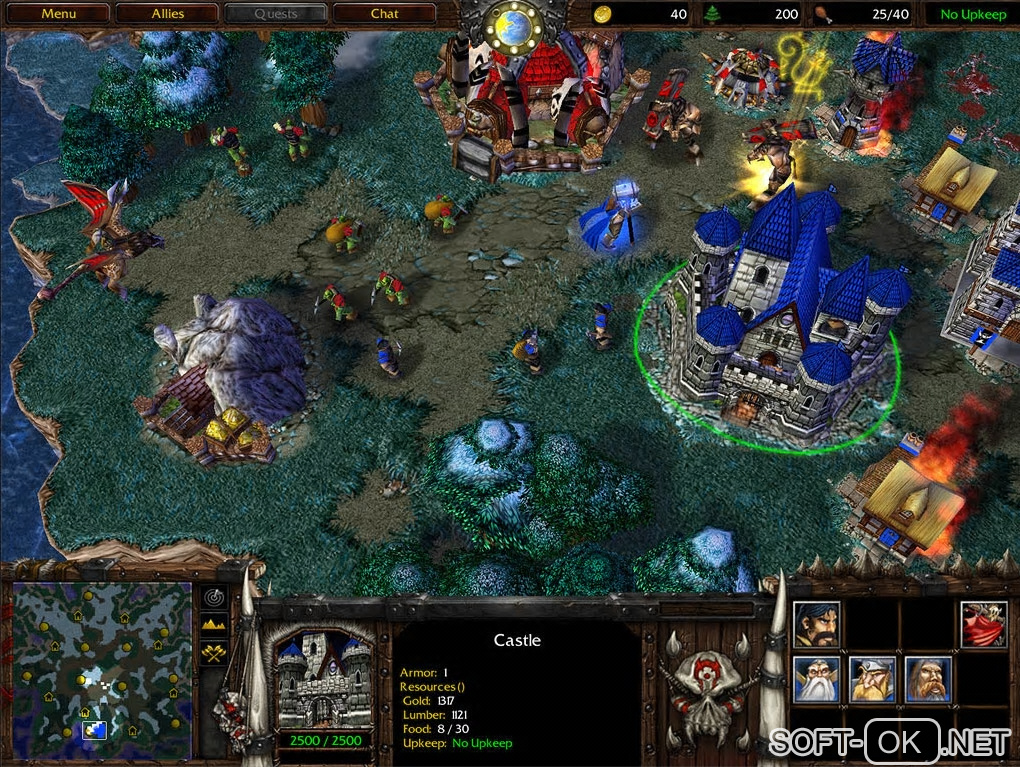1020x767 pixels.
Task: Select the white-bearded mage hero icon
Action: pyautogui.click(x=816, y=679)
